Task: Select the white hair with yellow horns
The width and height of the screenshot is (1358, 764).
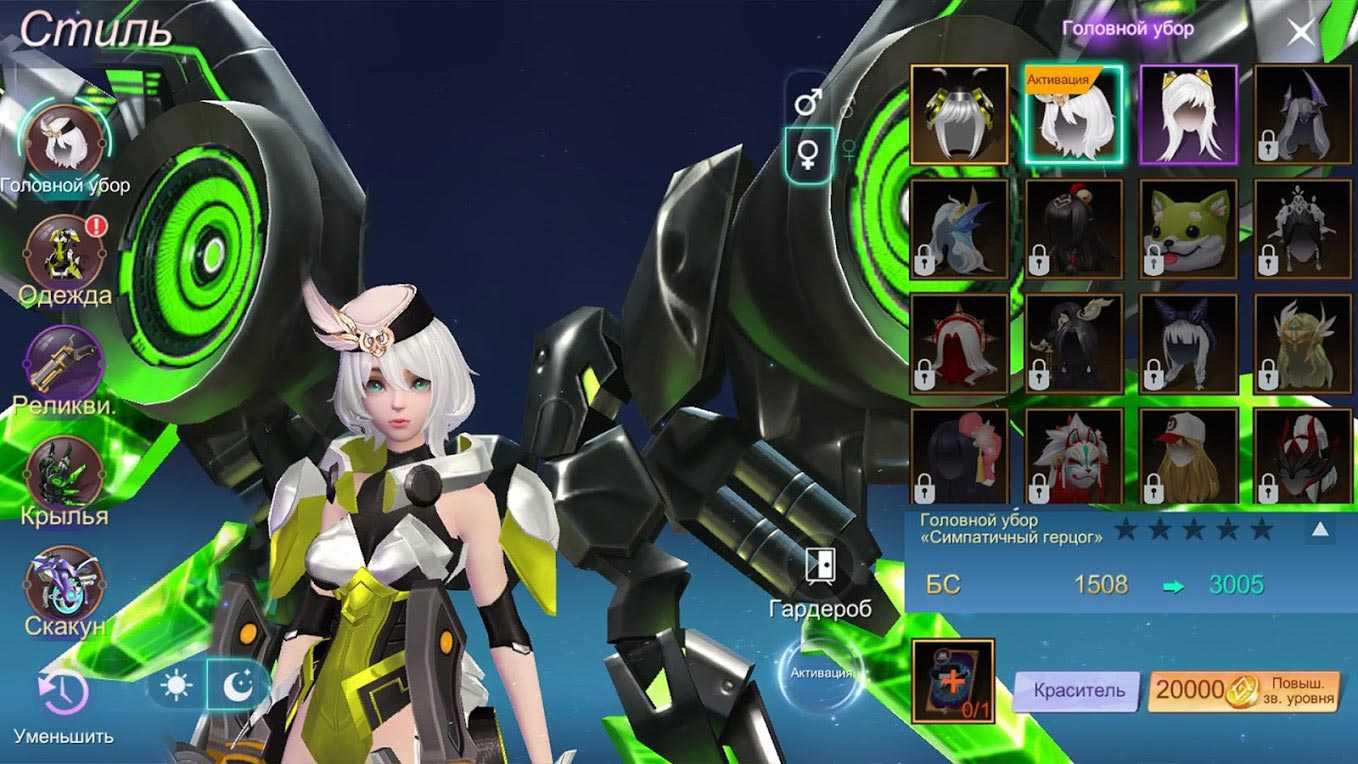Action: click(x=1188, y=114)
